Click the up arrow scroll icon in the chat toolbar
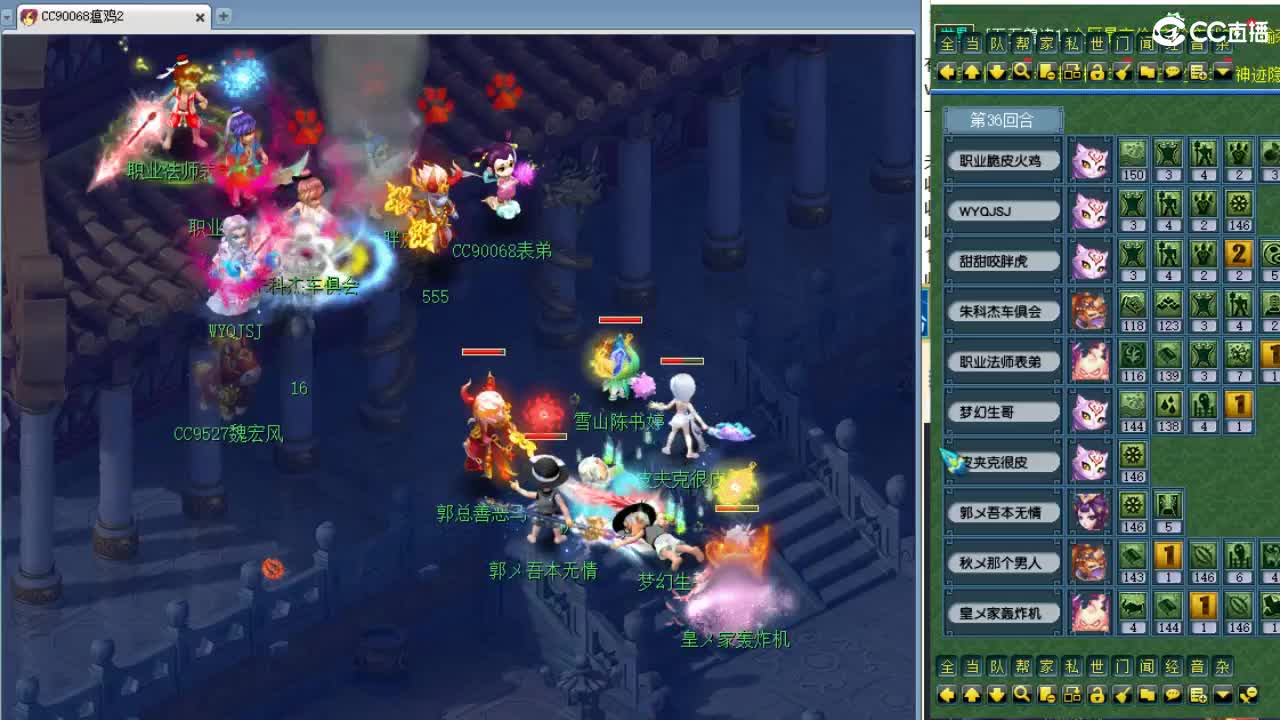 click(971, 72)
